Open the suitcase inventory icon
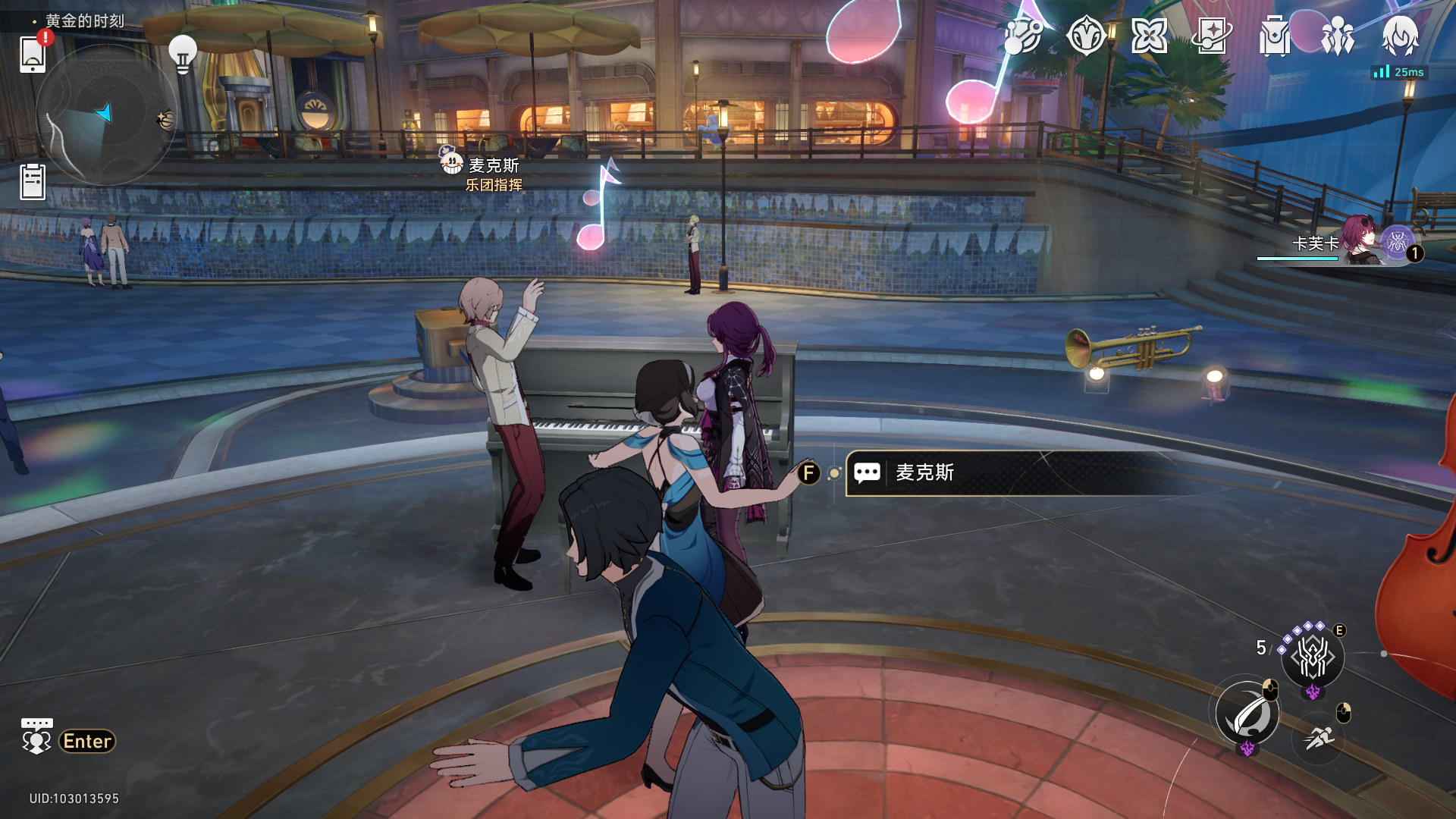This screenshot has width=1456, height=819. coord(1275,36)
